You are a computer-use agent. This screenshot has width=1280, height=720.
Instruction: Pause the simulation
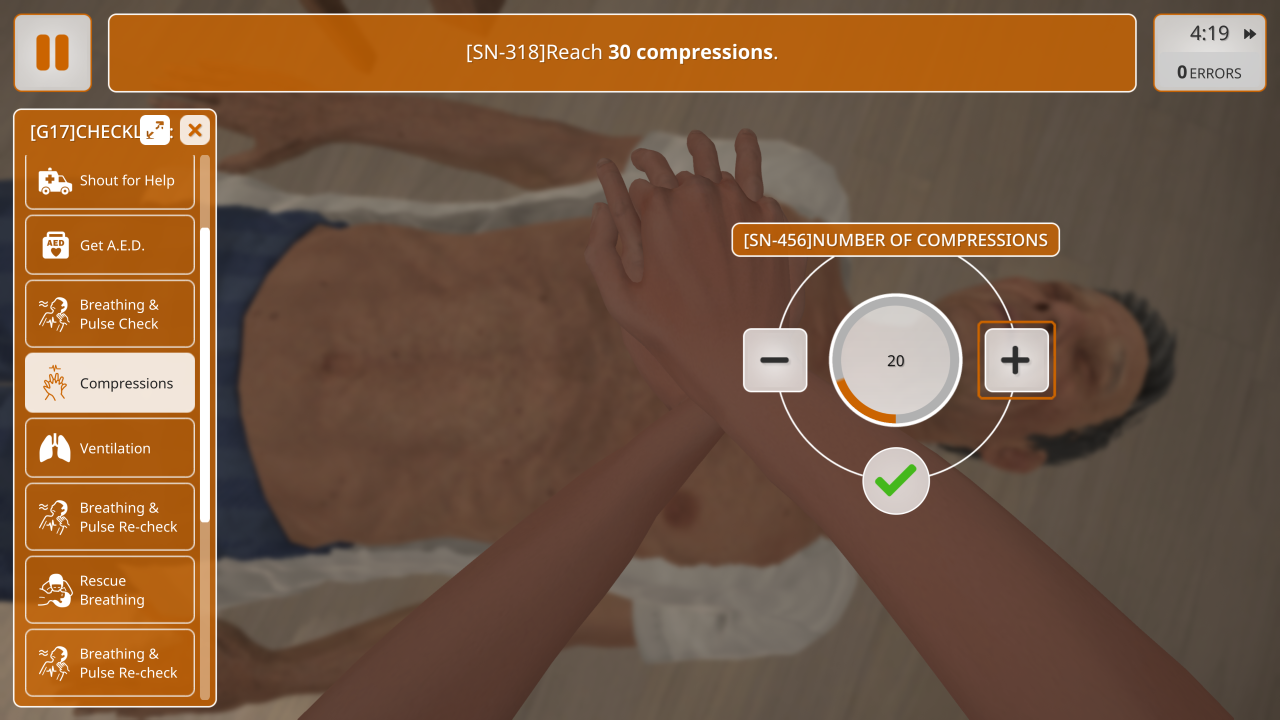coord(53,53)
